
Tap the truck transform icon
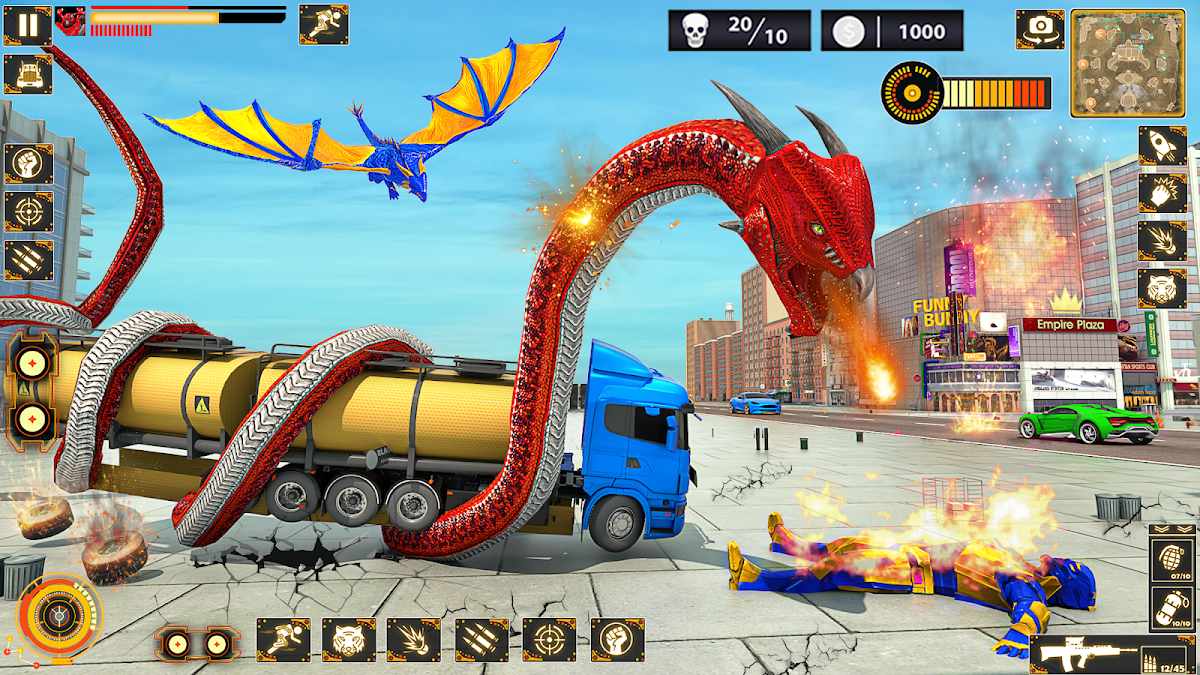(x=27, y=74)
